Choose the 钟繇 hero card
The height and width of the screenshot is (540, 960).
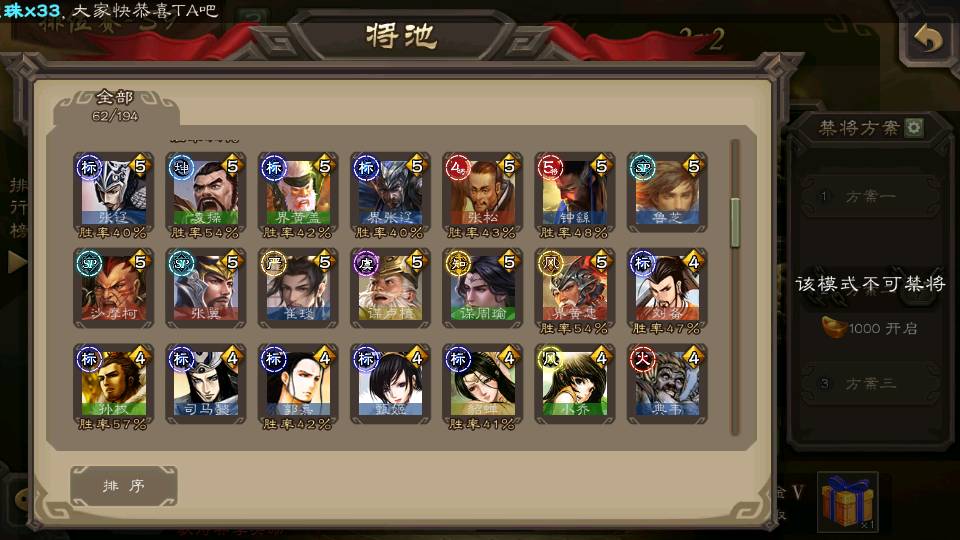tap(574, 191)
